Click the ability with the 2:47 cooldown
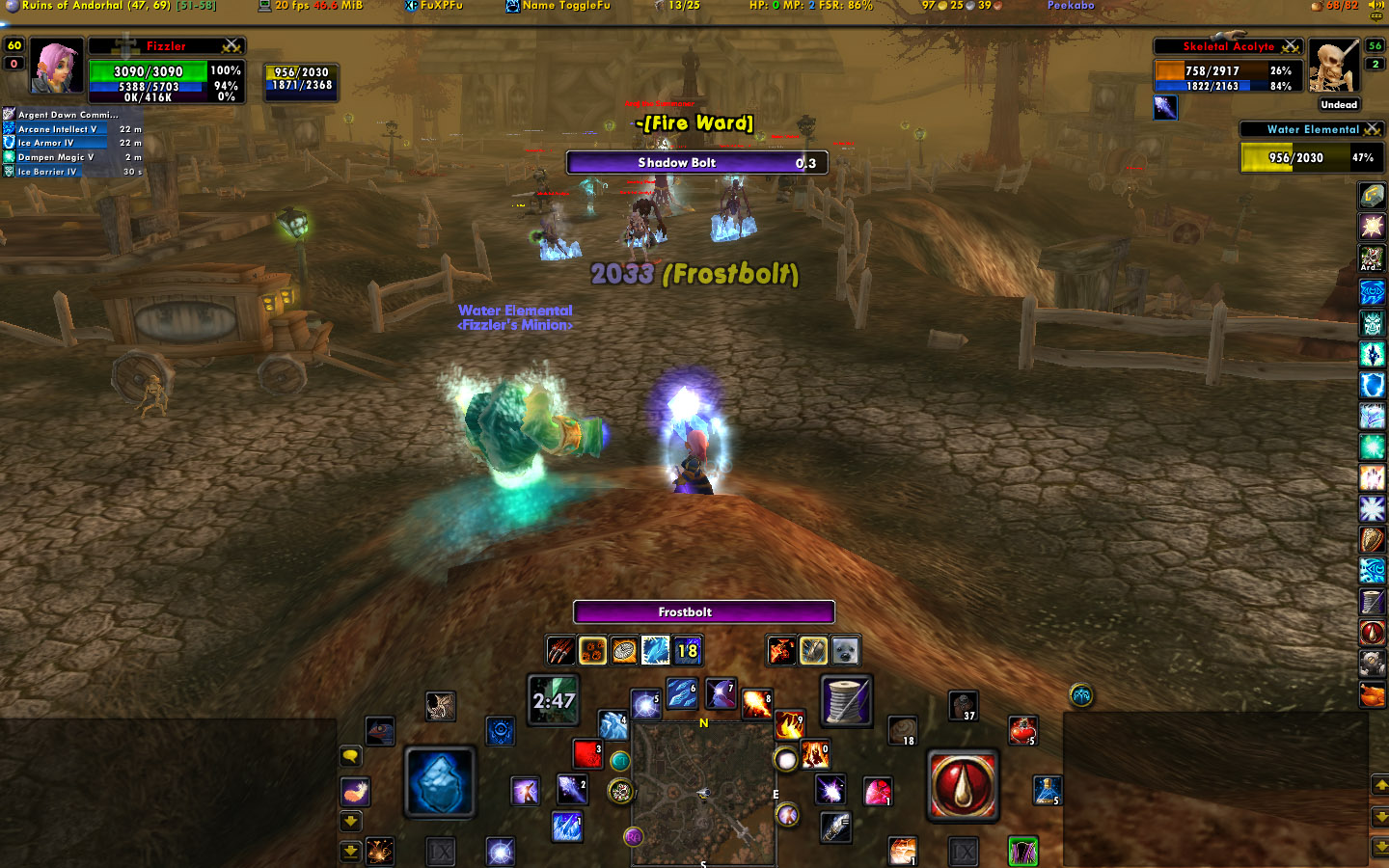This screenshot has width=1389, height=868. [554, 700]
